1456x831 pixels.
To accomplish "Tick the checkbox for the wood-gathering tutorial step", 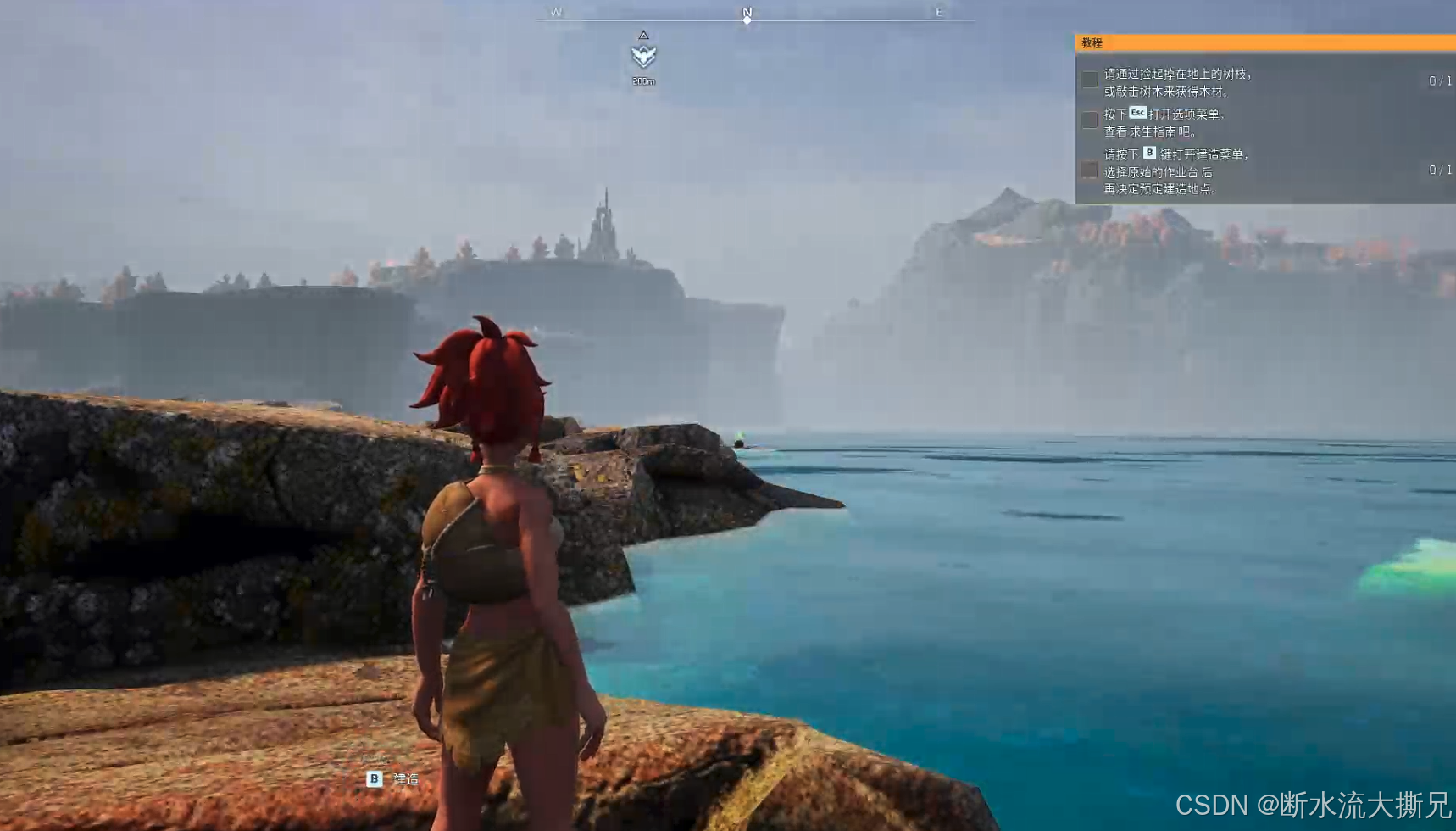I will point(1090,80).
